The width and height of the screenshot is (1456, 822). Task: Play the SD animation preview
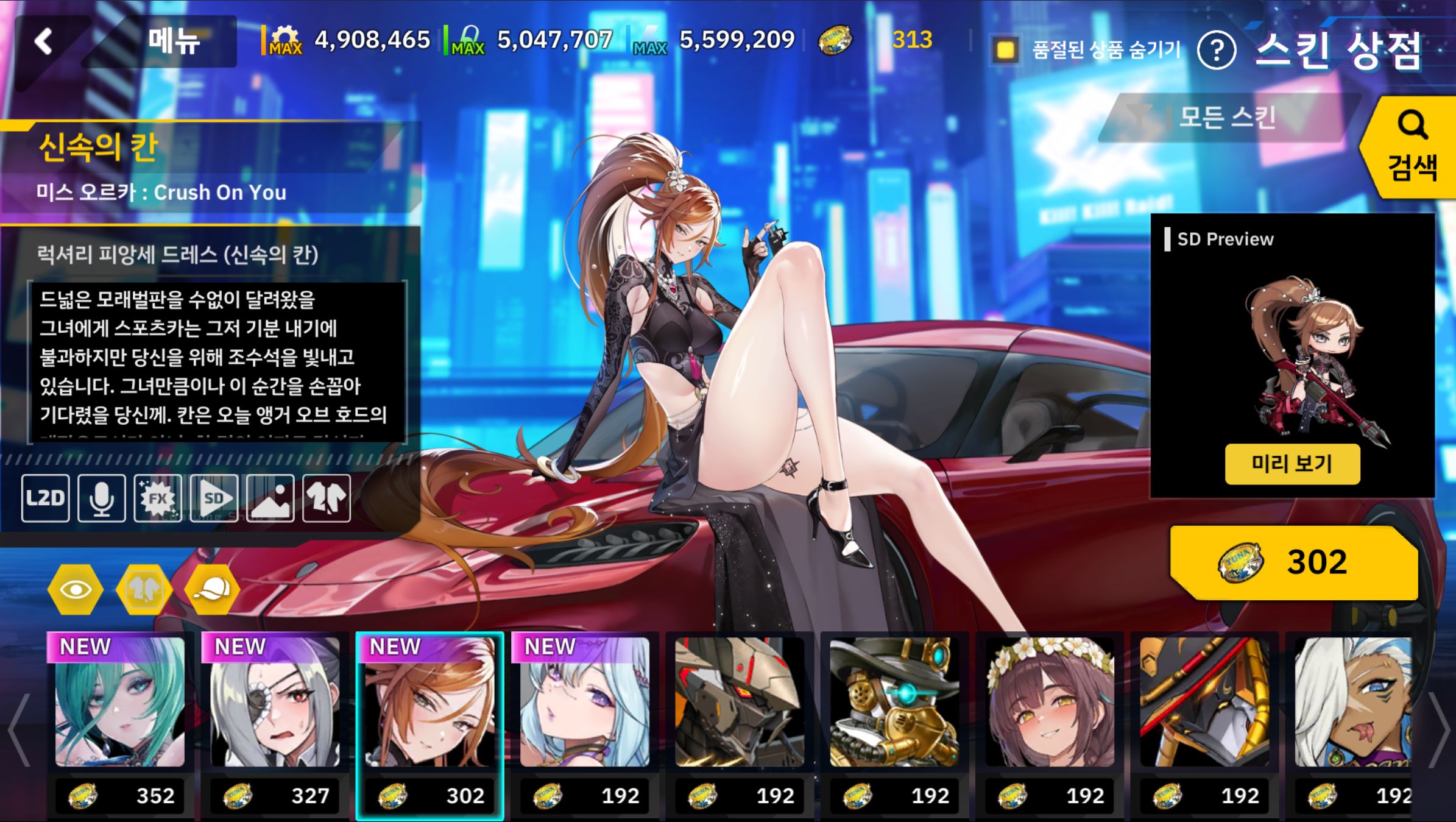pos(214,498)
